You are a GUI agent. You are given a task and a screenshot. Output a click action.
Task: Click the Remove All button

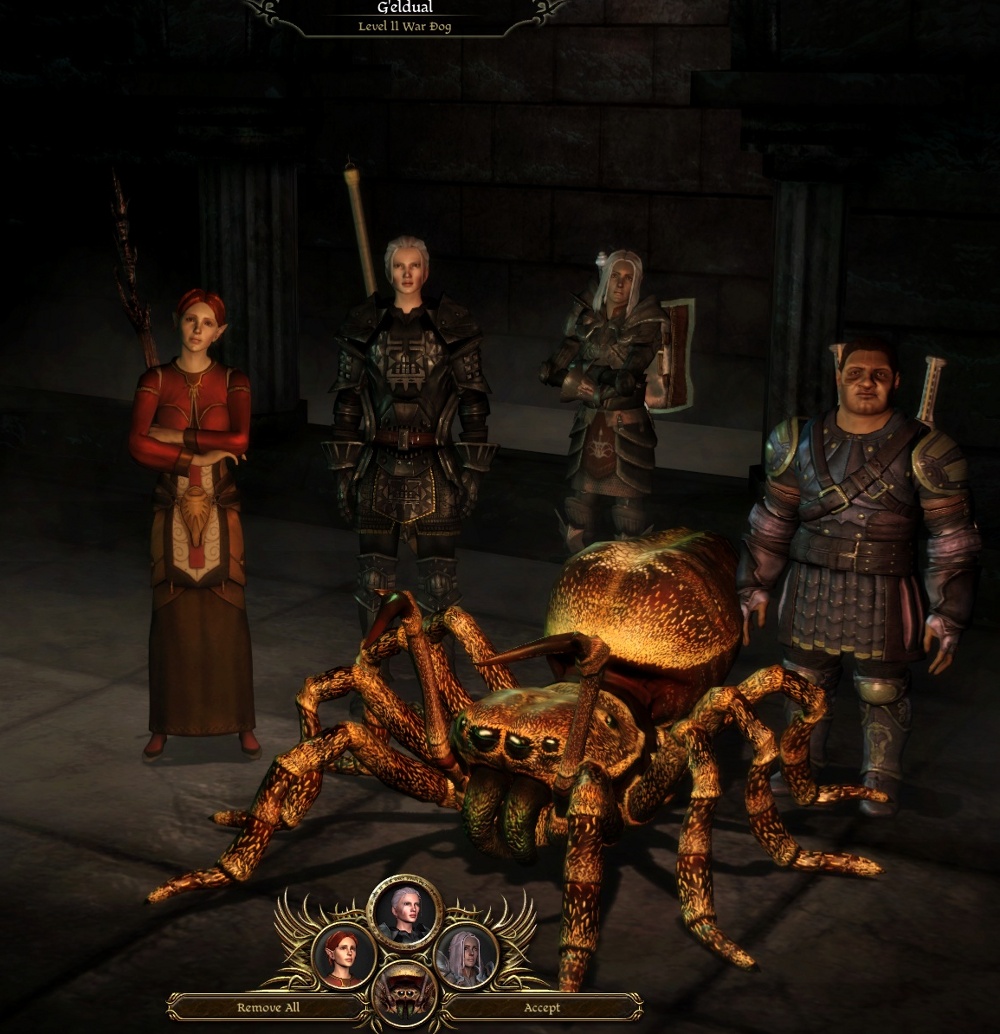click(268, 1007)
